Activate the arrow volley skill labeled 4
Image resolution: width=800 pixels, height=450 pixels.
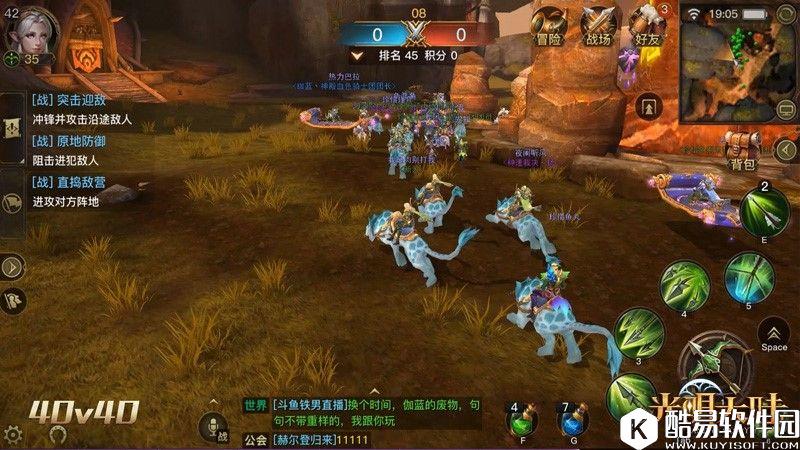pos(687,285)
